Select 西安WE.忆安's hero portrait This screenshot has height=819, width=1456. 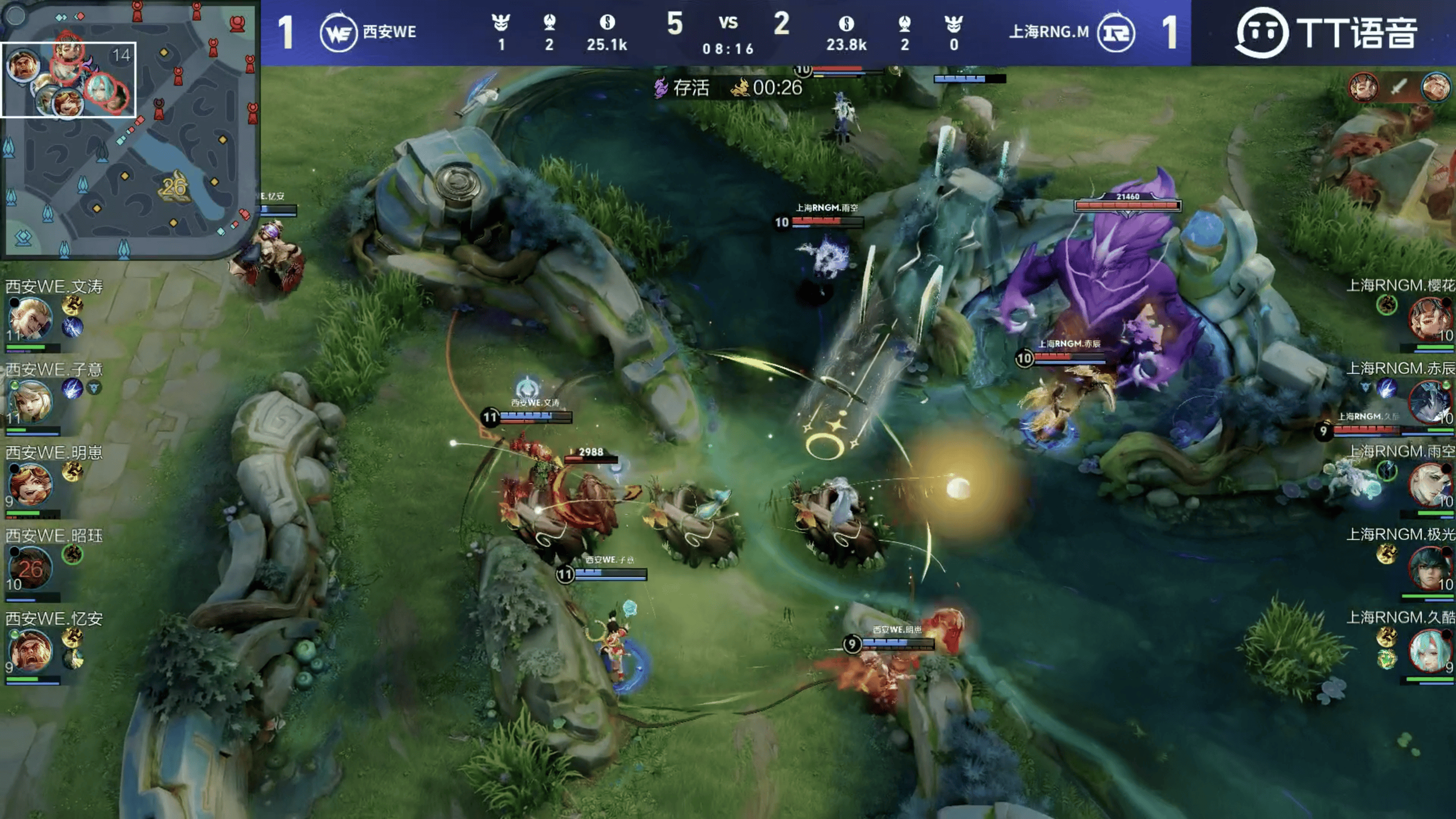(30, 651)
